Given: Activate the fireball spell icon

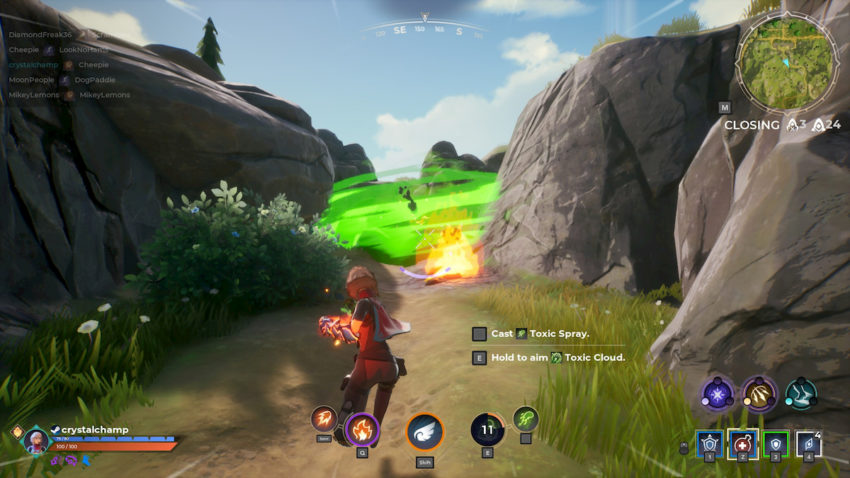Looking at the screenshot, I should click(323, 420).
